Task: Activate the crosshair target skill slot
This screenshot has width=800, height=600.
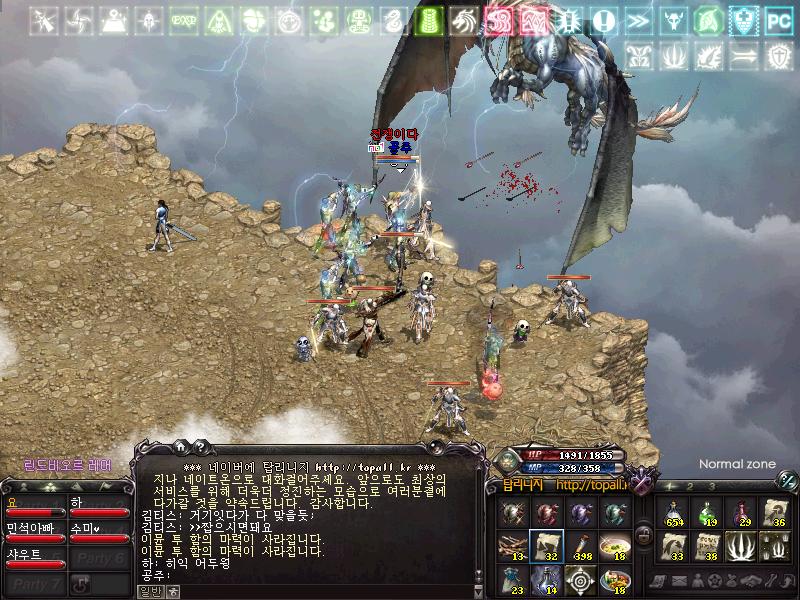Action: (580, 580)
